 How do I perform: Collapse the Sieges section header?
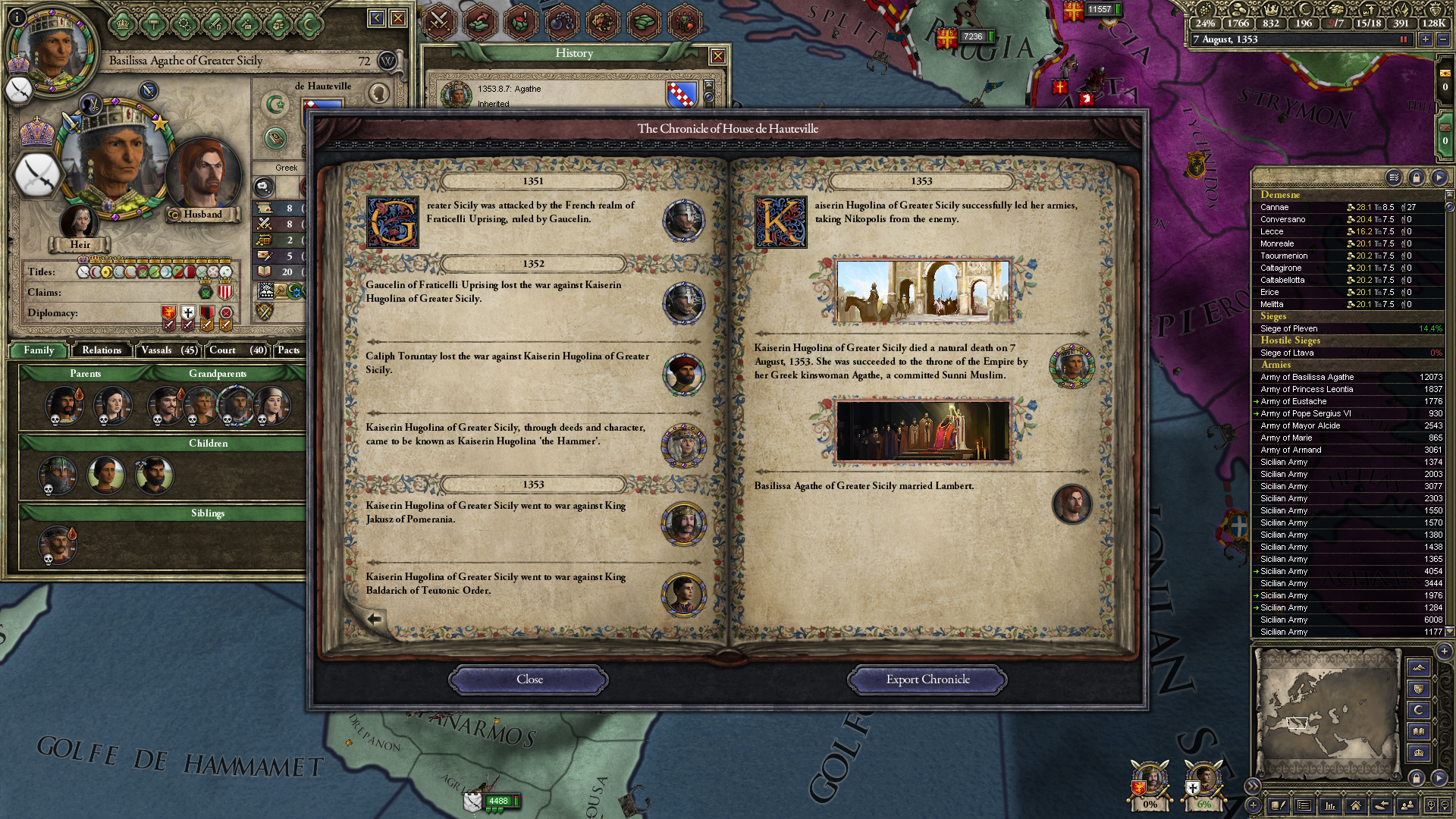click(x=1274, y=316)
